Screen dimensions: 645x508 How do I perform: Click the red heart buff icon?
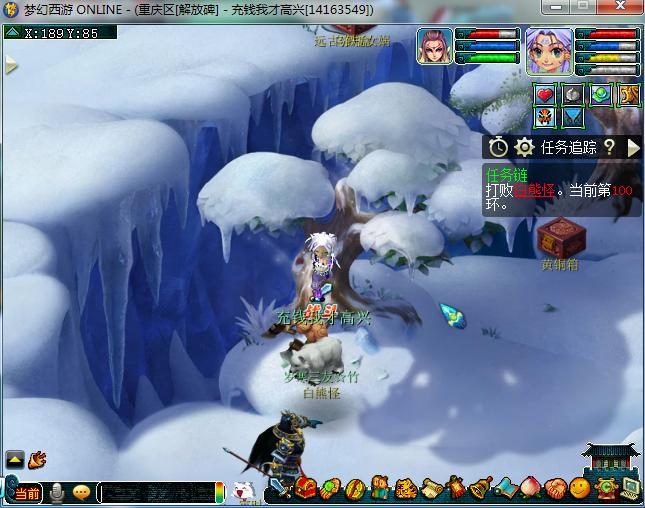click(545, 95)
